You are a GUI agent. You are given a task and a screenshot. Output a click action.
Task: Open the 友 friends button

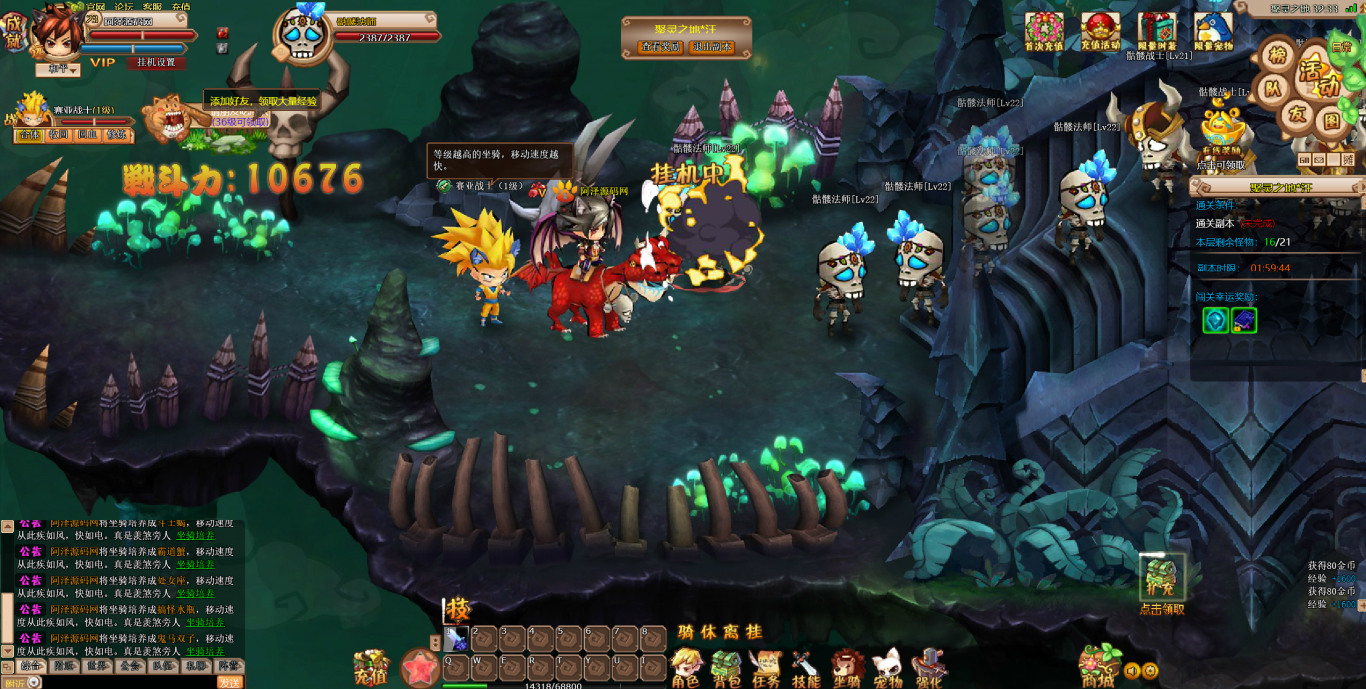coord(1297,114)
